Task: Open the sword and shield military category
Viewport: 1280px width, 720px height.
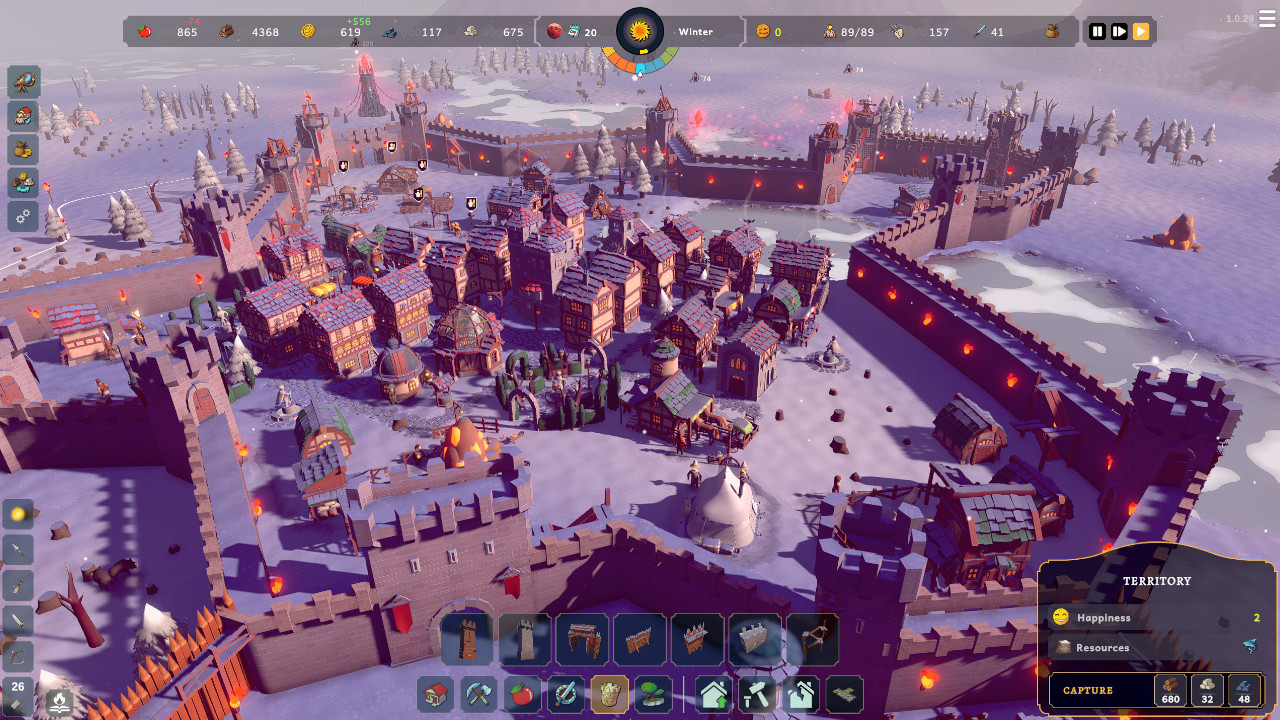Action: click(566, 695)
